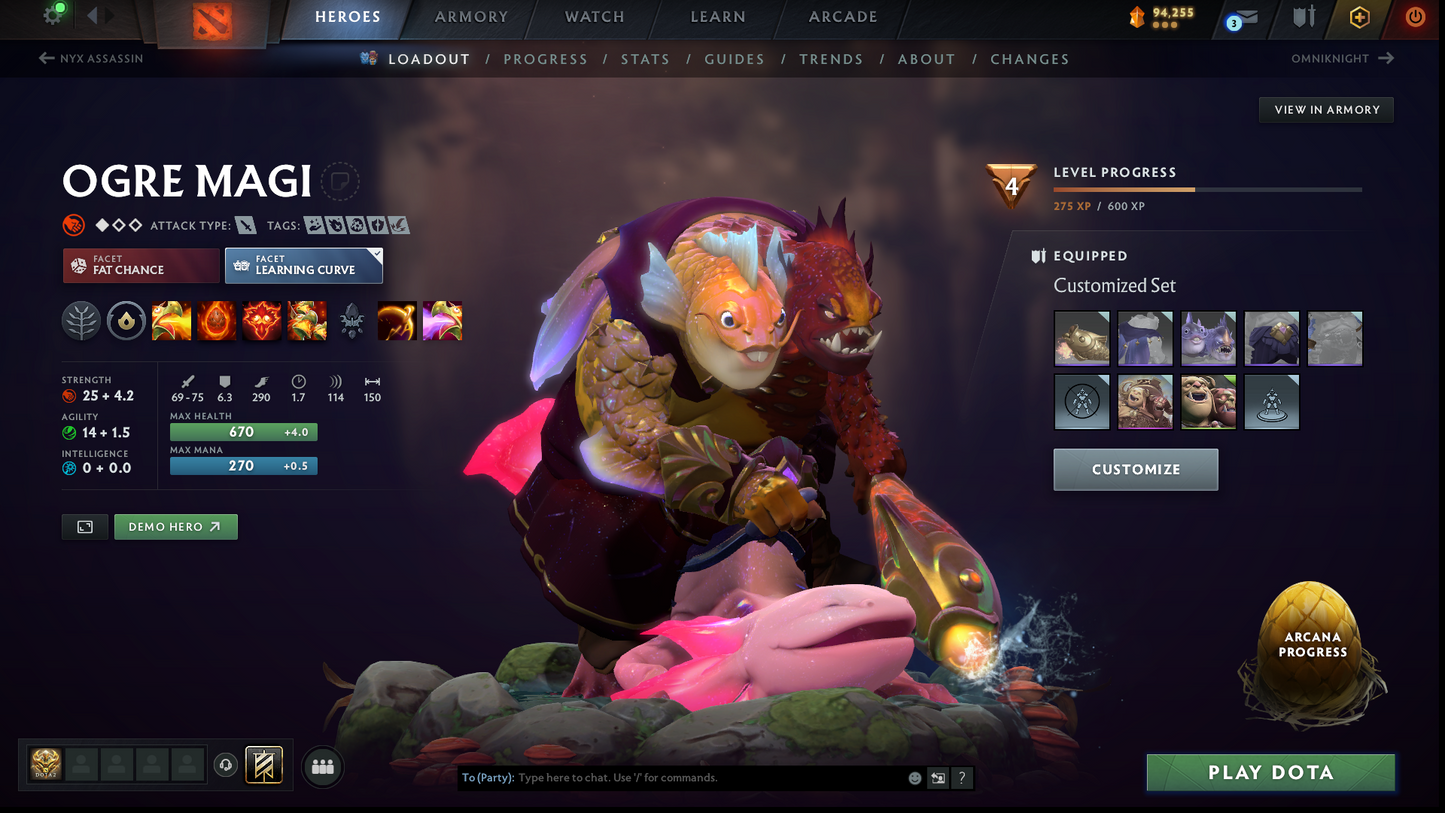
Task: Select the Fat Chance facet
Action: point(140,265)
